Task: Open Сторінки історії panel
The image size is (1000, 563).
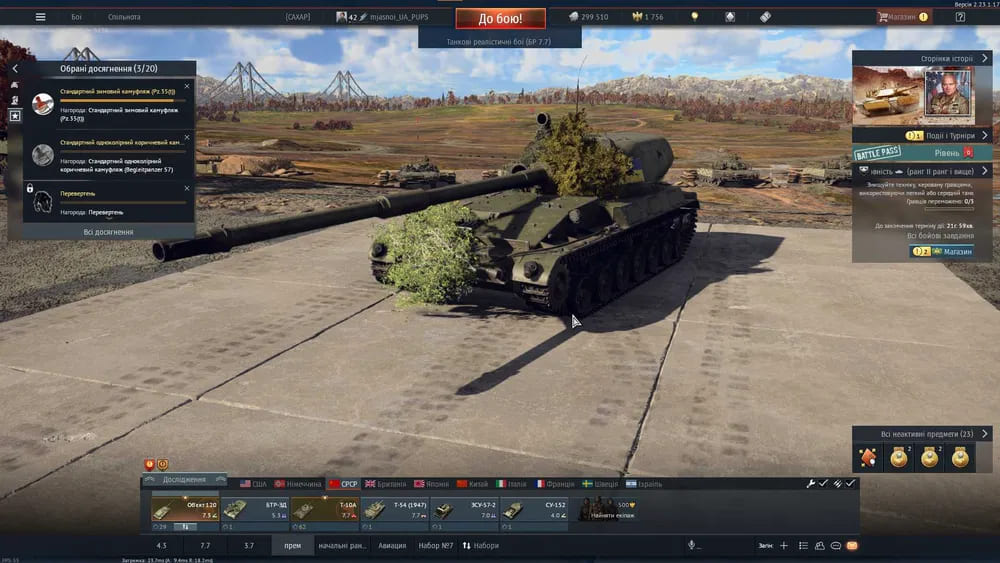Action: (x=949, y=59)
